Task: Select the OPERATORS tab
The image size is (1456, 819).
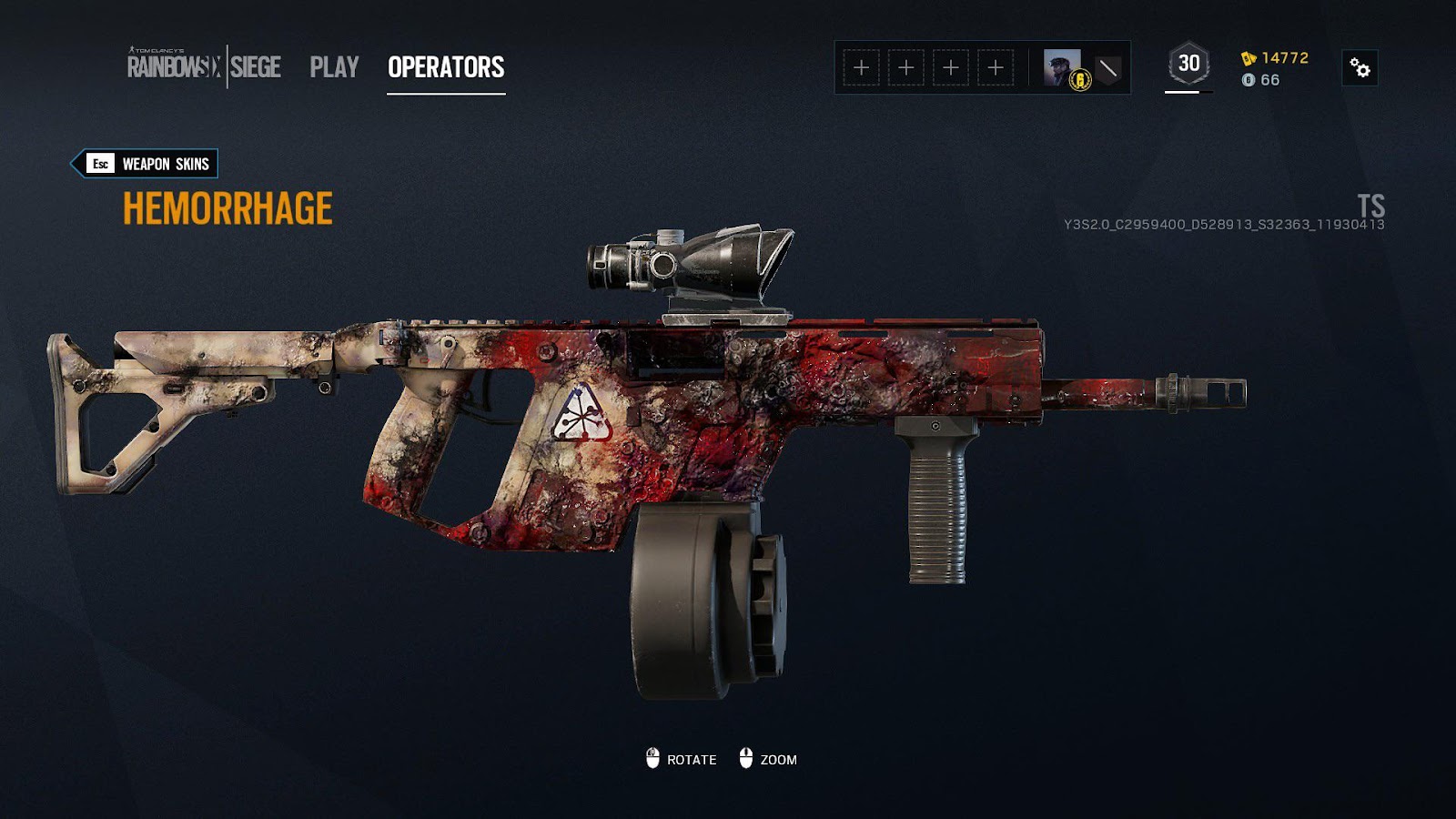Action: [x=445, y=66]
